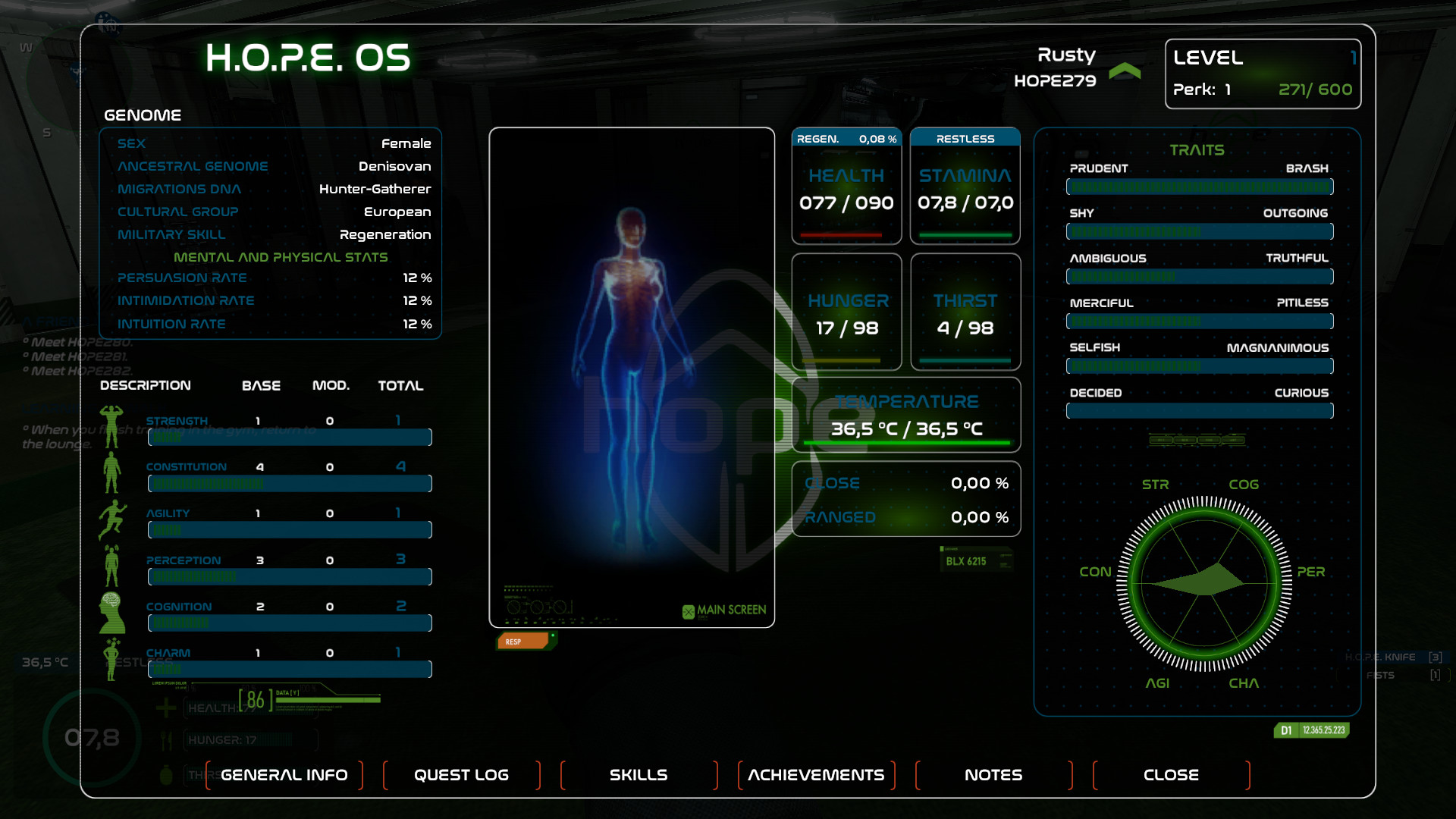View the Achievements tab
The height and width of the screenshot is (819, 1456).
816,775
